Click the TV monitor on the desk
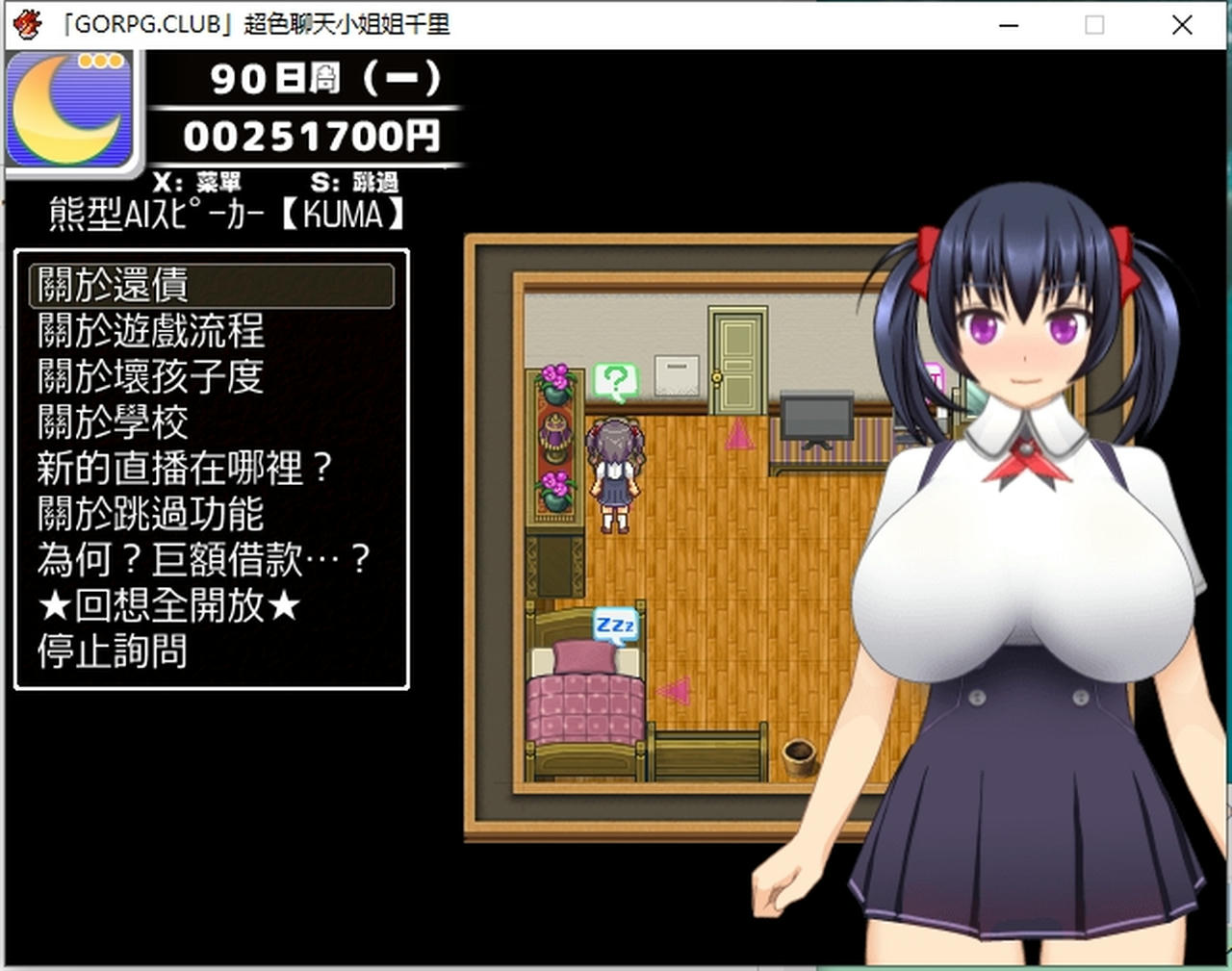The width and height of the screenshot is (1232, 971). [x=816, y=416]
